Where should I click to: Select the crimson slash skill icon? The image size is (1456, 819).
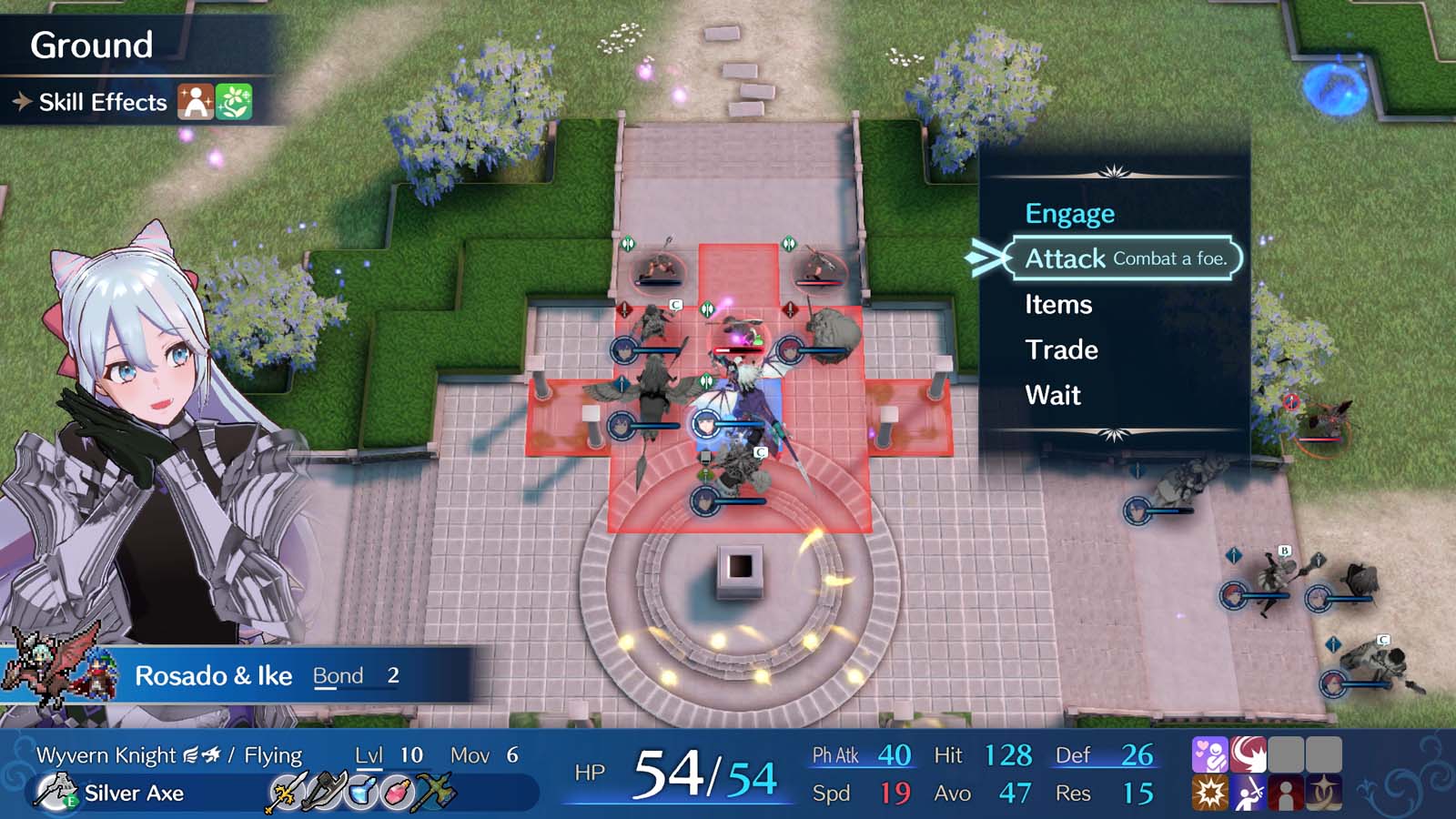1248,753
